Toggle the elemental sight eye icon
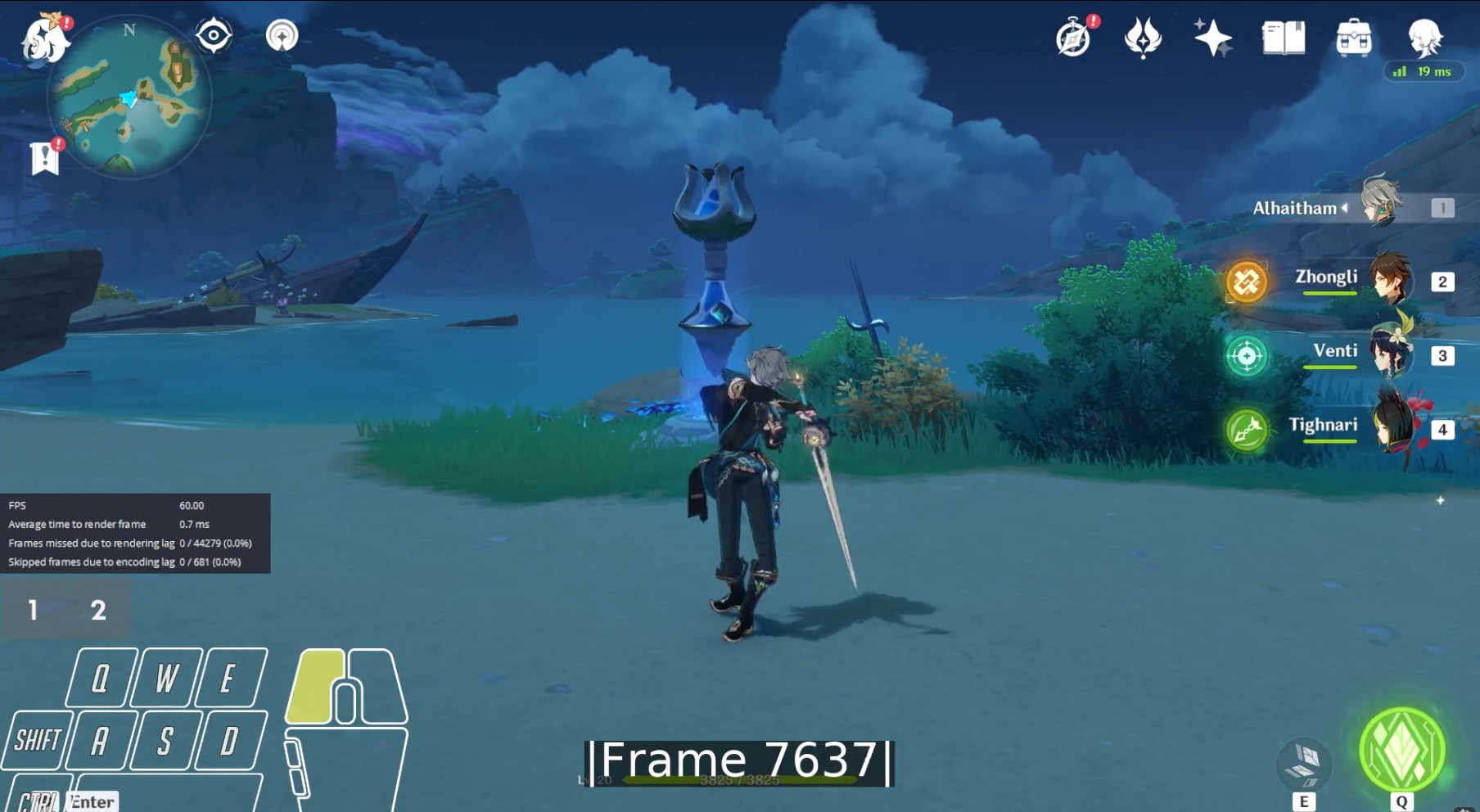Screen dimensions: 1480x812 tap(214, 35)
